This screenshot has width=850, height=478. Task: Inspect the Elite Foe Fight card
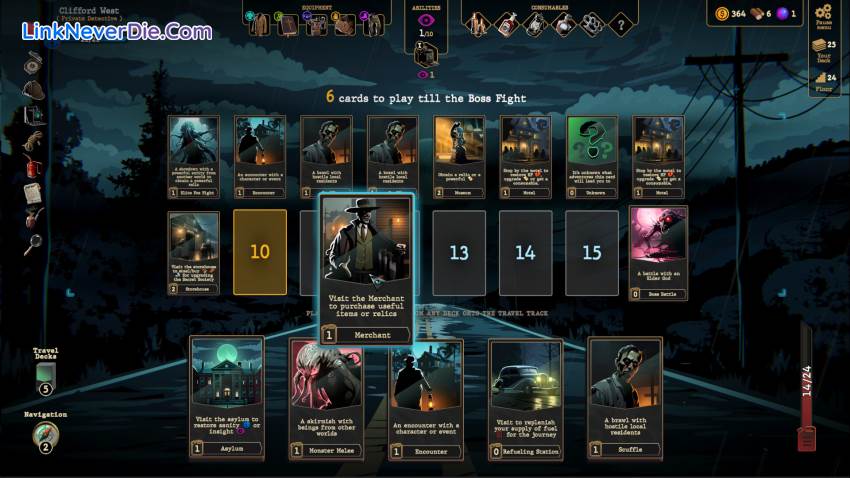[194, 155]
